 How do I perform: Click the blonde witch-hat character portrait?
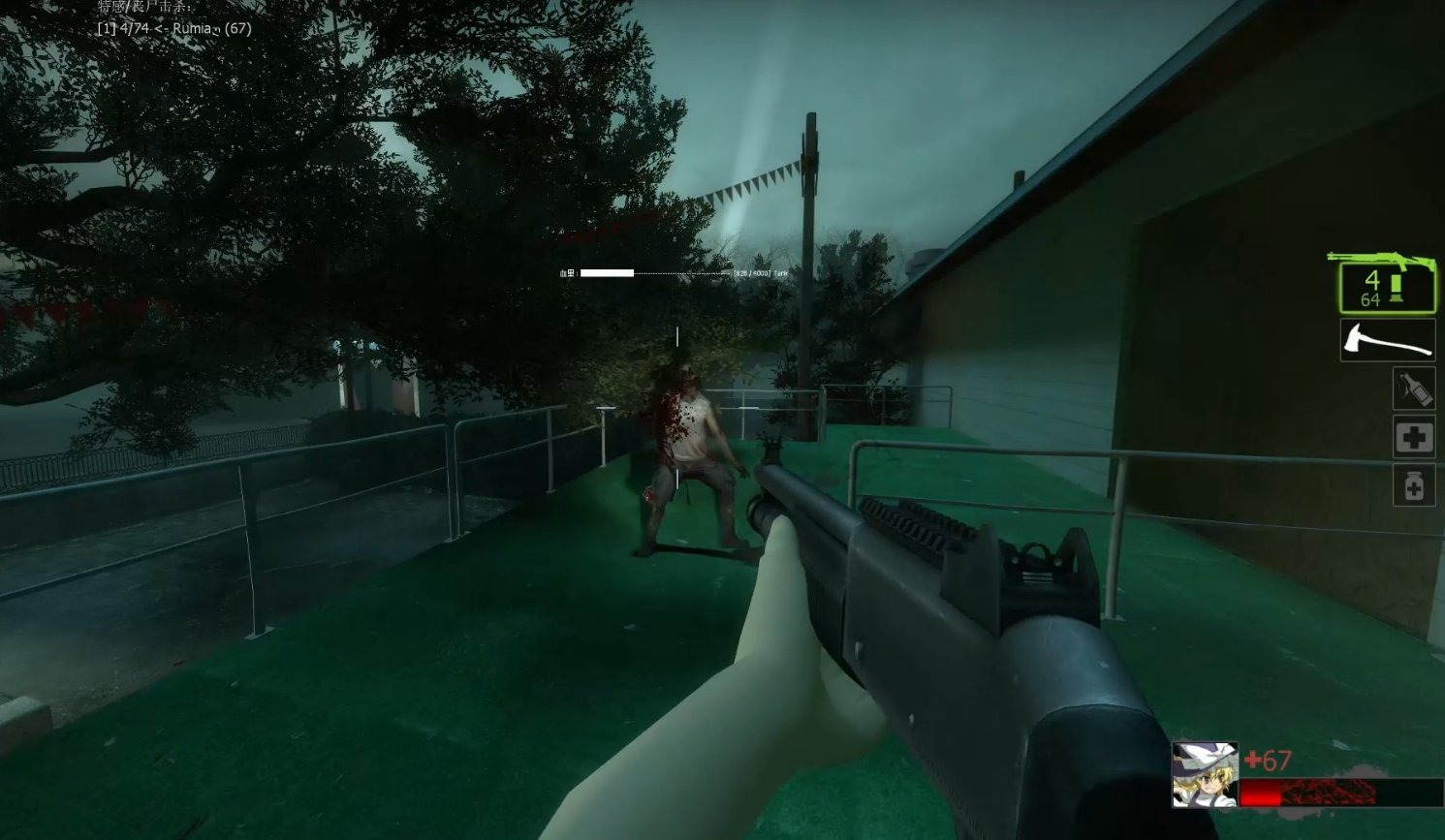coord(1205,774)
